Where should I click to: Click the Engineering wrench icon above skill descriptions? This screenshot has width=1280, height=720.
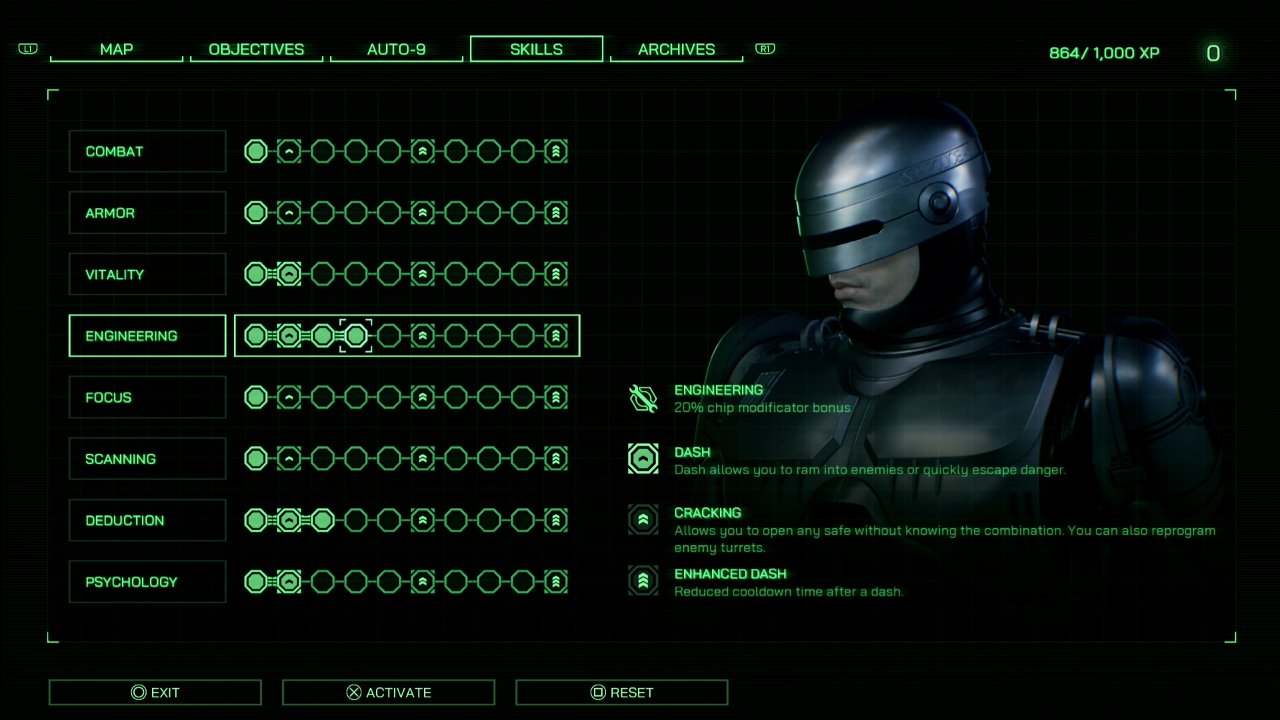point(642,395)
